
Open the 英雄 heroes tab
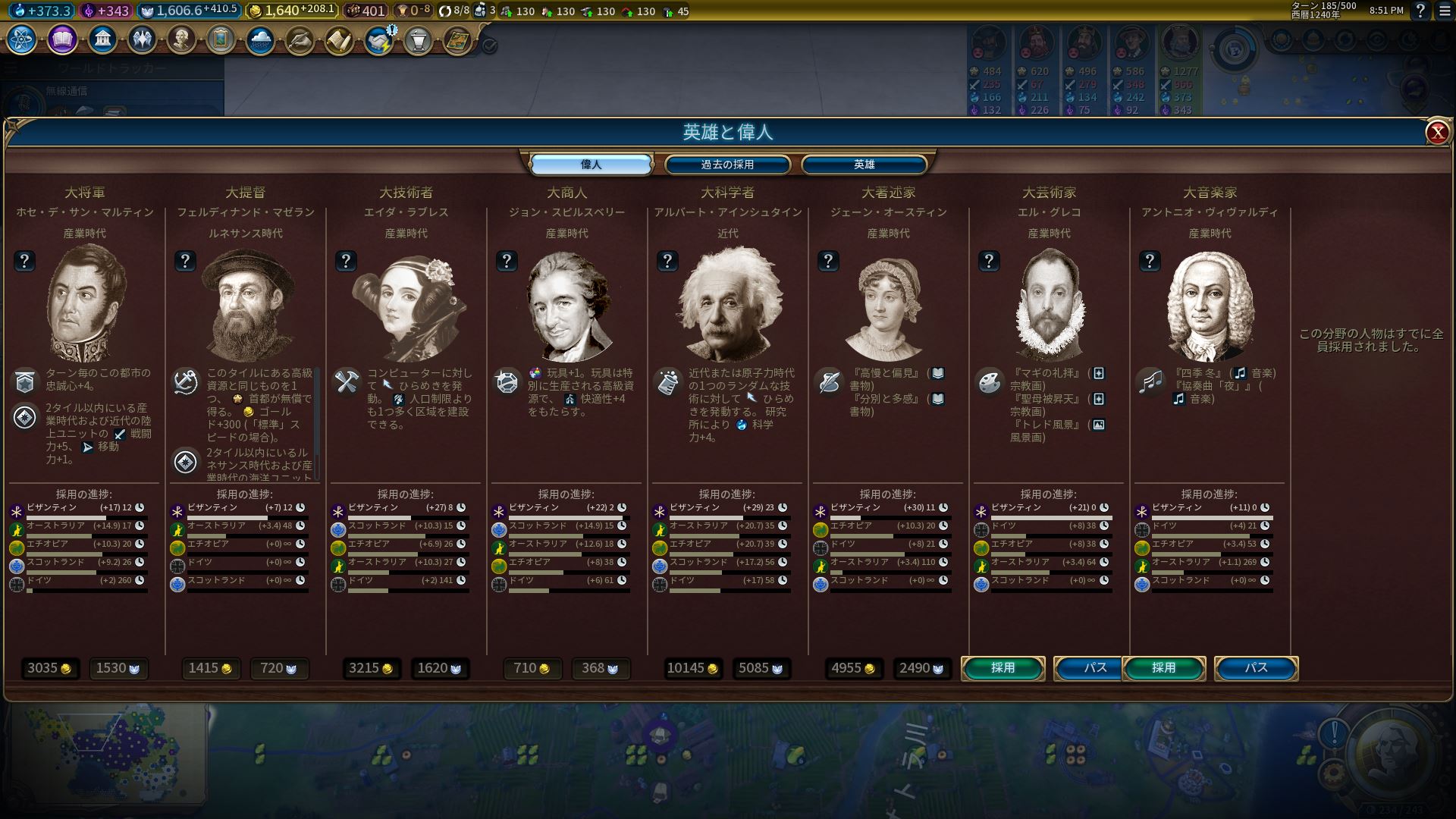click(x=864, y=165)
